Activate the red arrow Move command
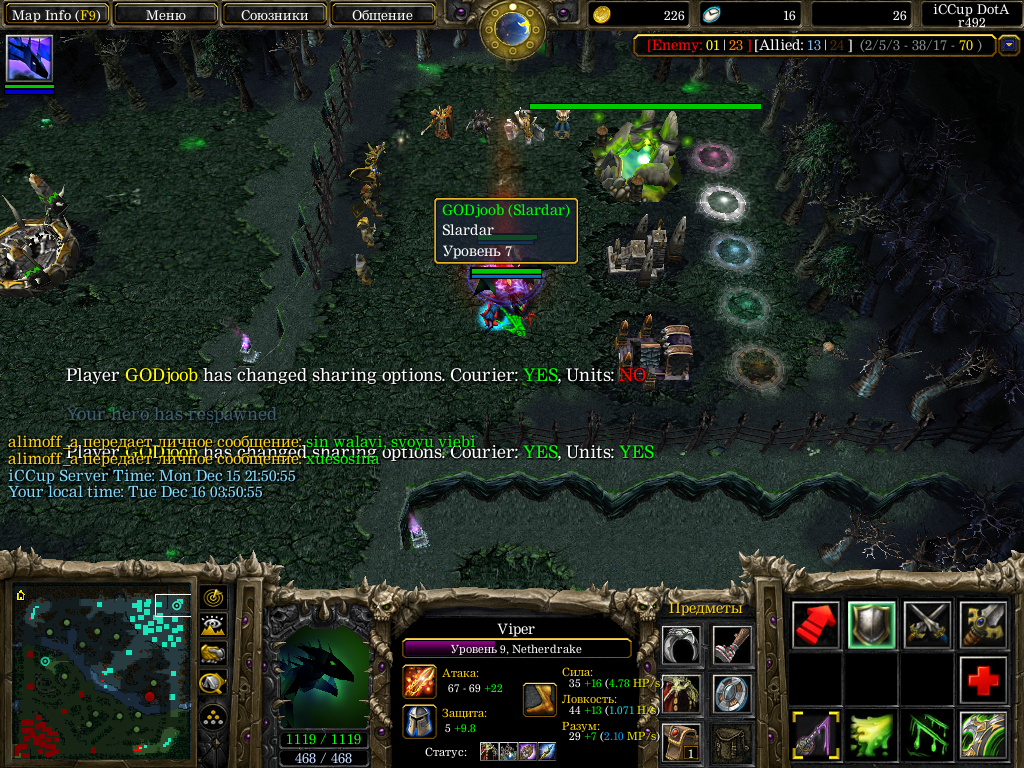Screen dimensions: 1024x768 coord(816,625)
